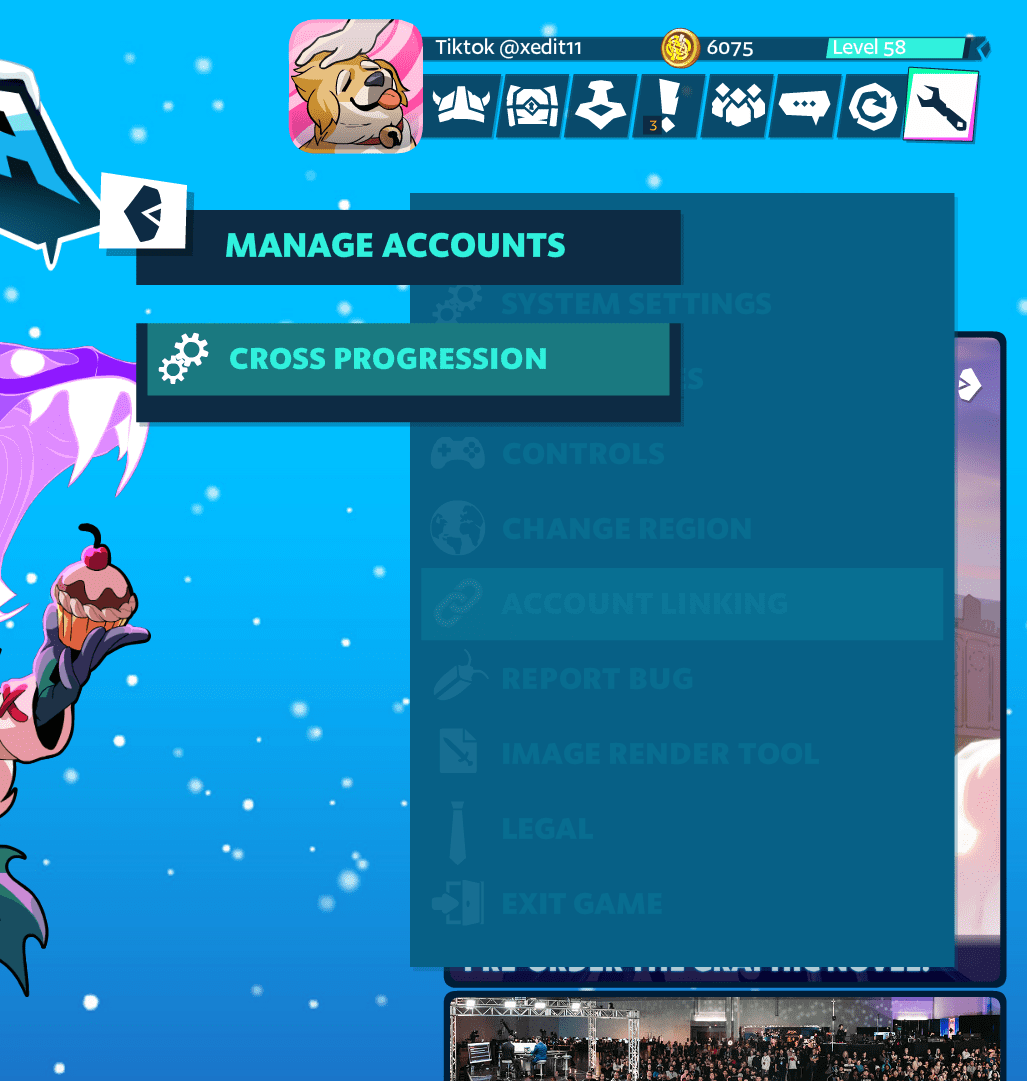Go back using the white arrow button
This screenshot has width=1027, height=1081.
pos(145,212)
